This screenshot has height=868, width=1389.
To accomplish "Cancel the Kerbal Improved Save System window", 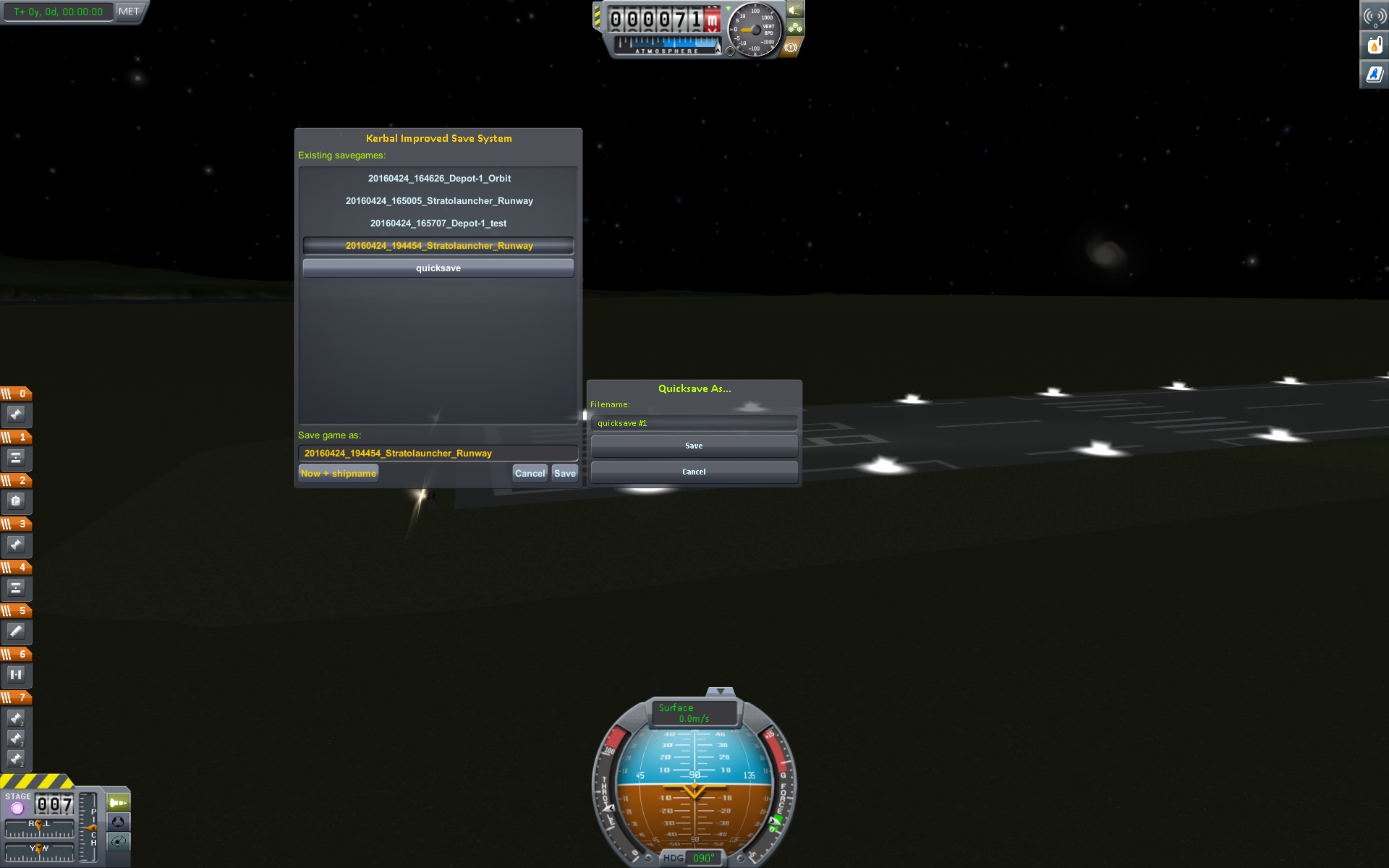I will pos(530,474).
